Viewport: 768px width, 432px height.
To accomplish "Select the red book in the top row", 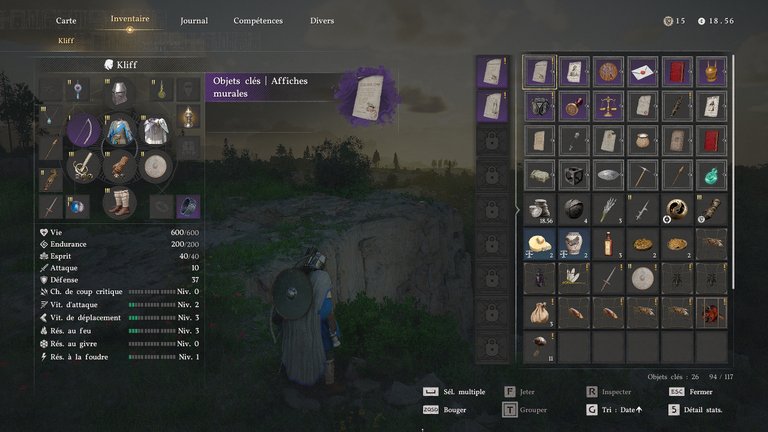I will tap(677, 72).
